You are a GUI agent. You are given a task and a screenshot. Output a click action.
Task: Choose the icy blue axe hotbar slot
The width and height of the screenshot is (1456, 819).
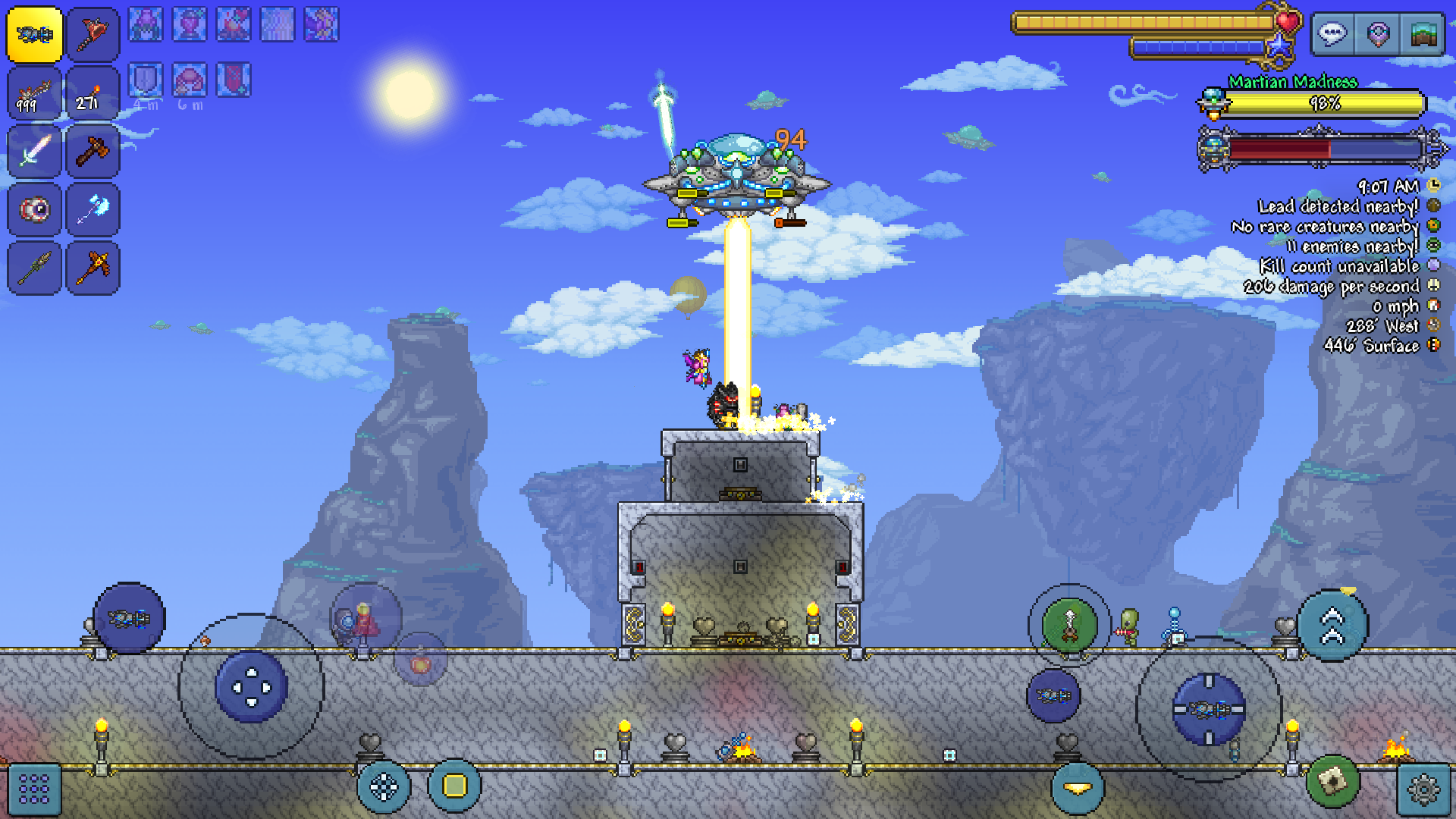[93, 209]
